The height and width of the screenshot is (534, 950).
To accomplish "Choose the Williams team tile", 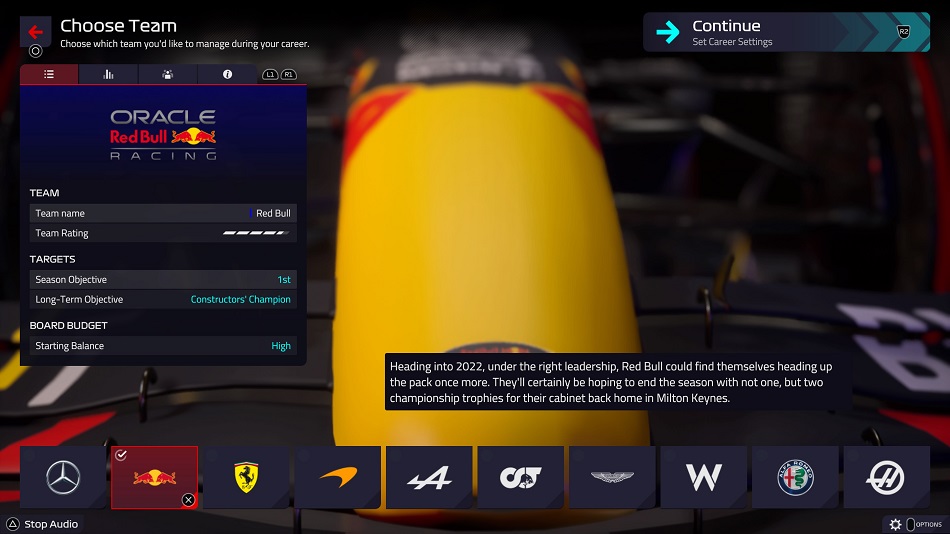I will (704, 477).
